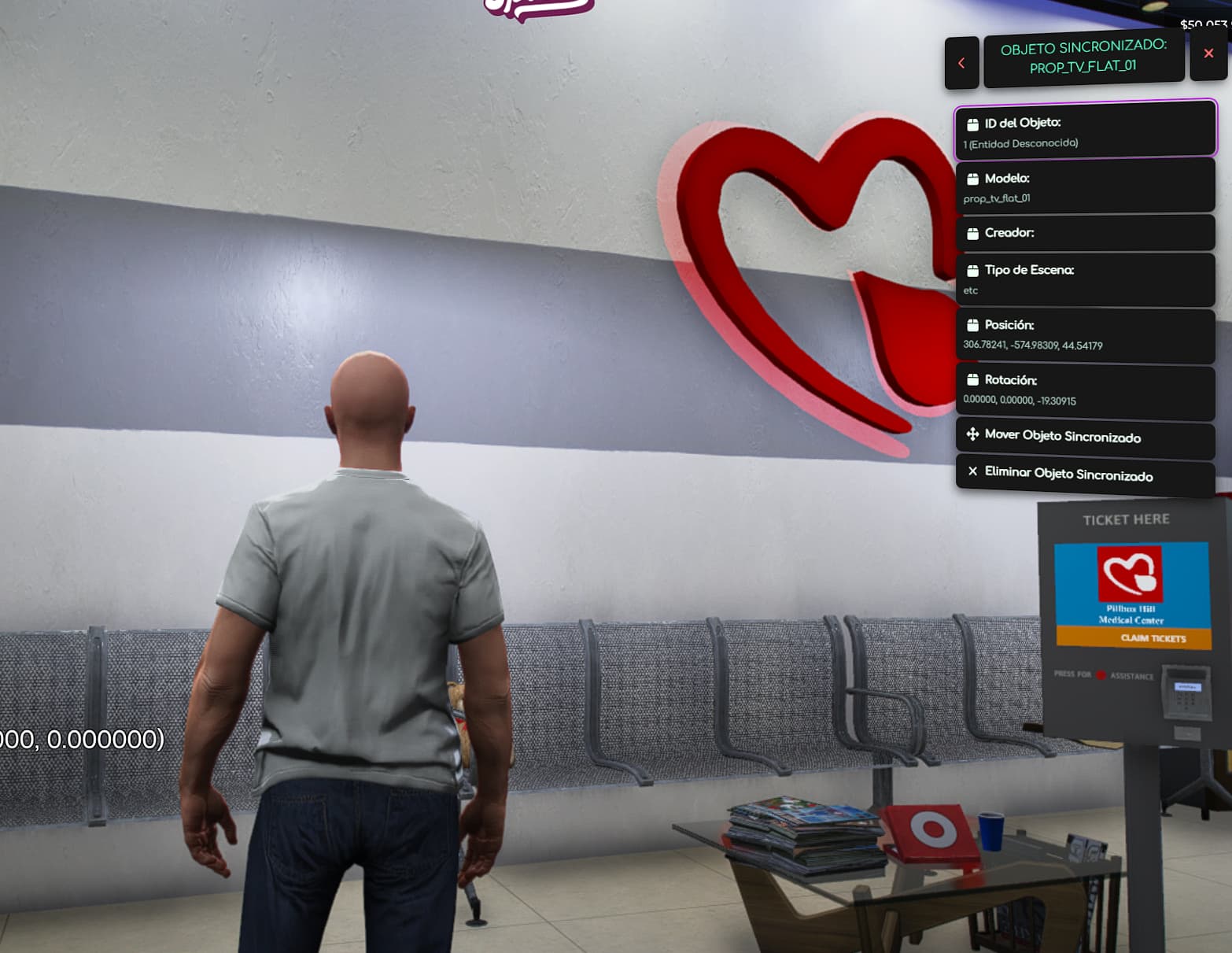Click the X icon before "Eliminar Objeto Sincronizado"
The width and height of the screenshot is (1232, 953).
(973, 472)
